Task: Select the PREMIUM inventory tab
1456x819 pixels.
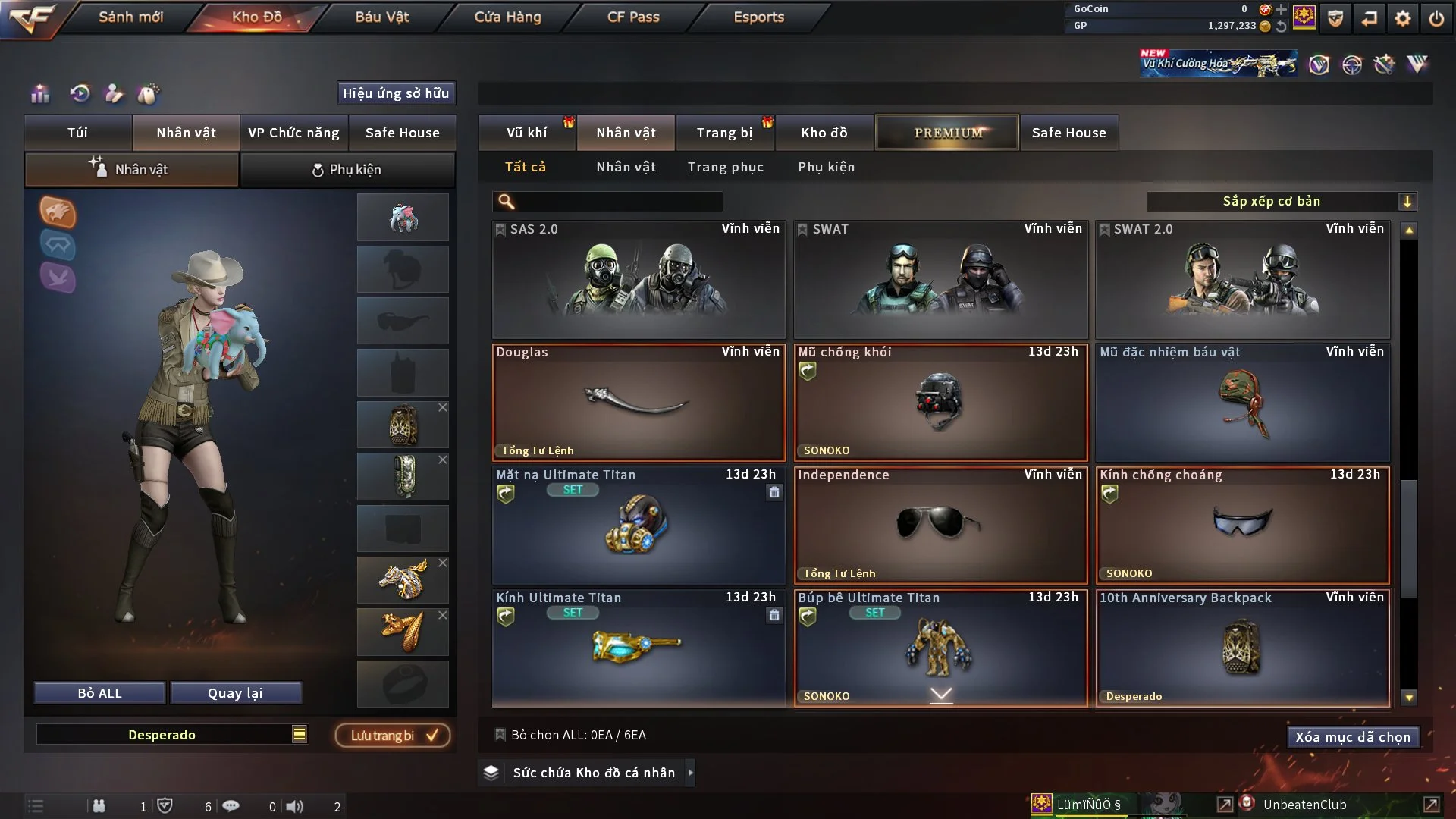Action: 947,133
